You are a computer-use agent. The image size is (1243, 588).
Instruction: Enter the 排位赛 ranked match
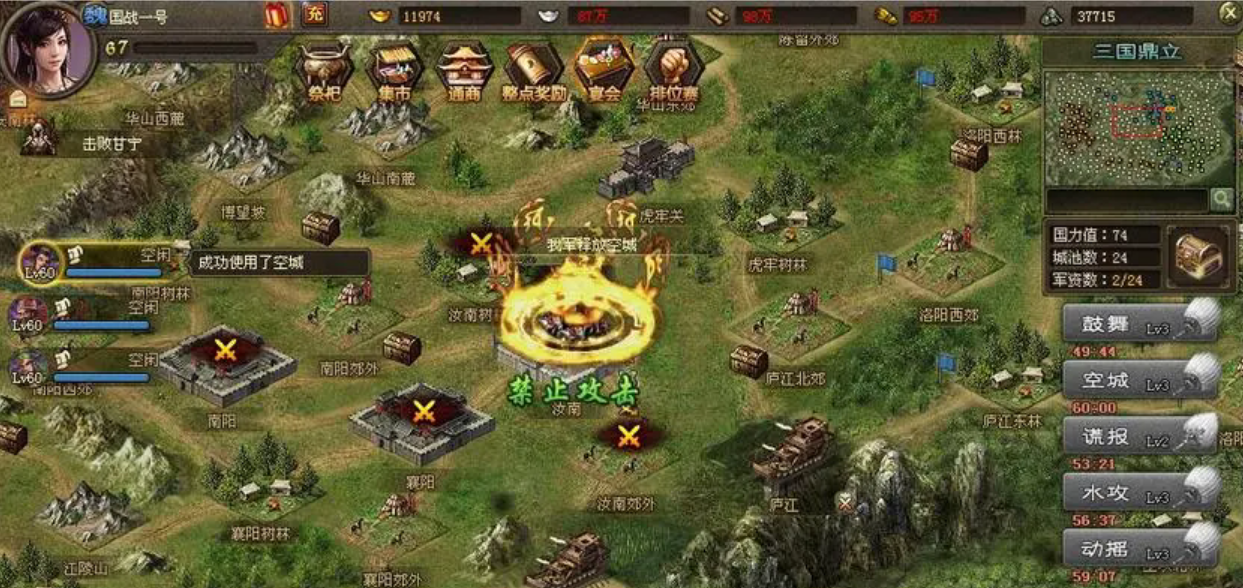673,74
